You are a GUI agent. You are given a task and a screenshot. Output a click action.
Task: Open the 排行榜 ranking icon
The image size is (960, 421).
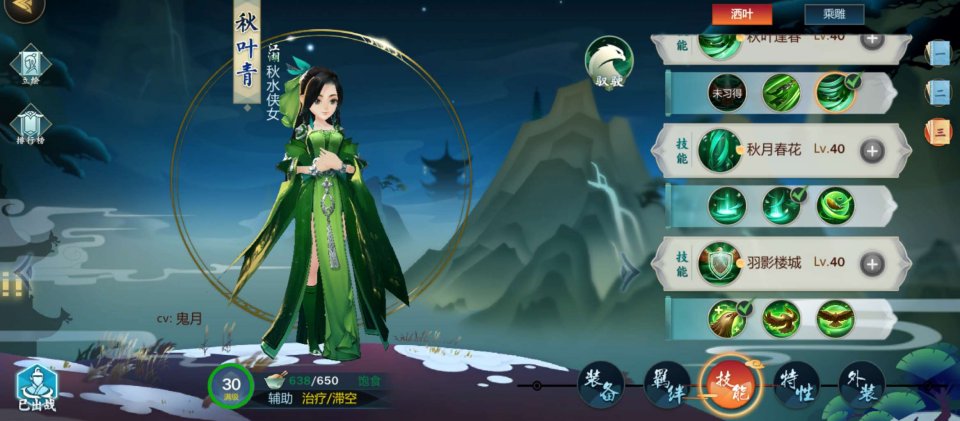[29, 125]
